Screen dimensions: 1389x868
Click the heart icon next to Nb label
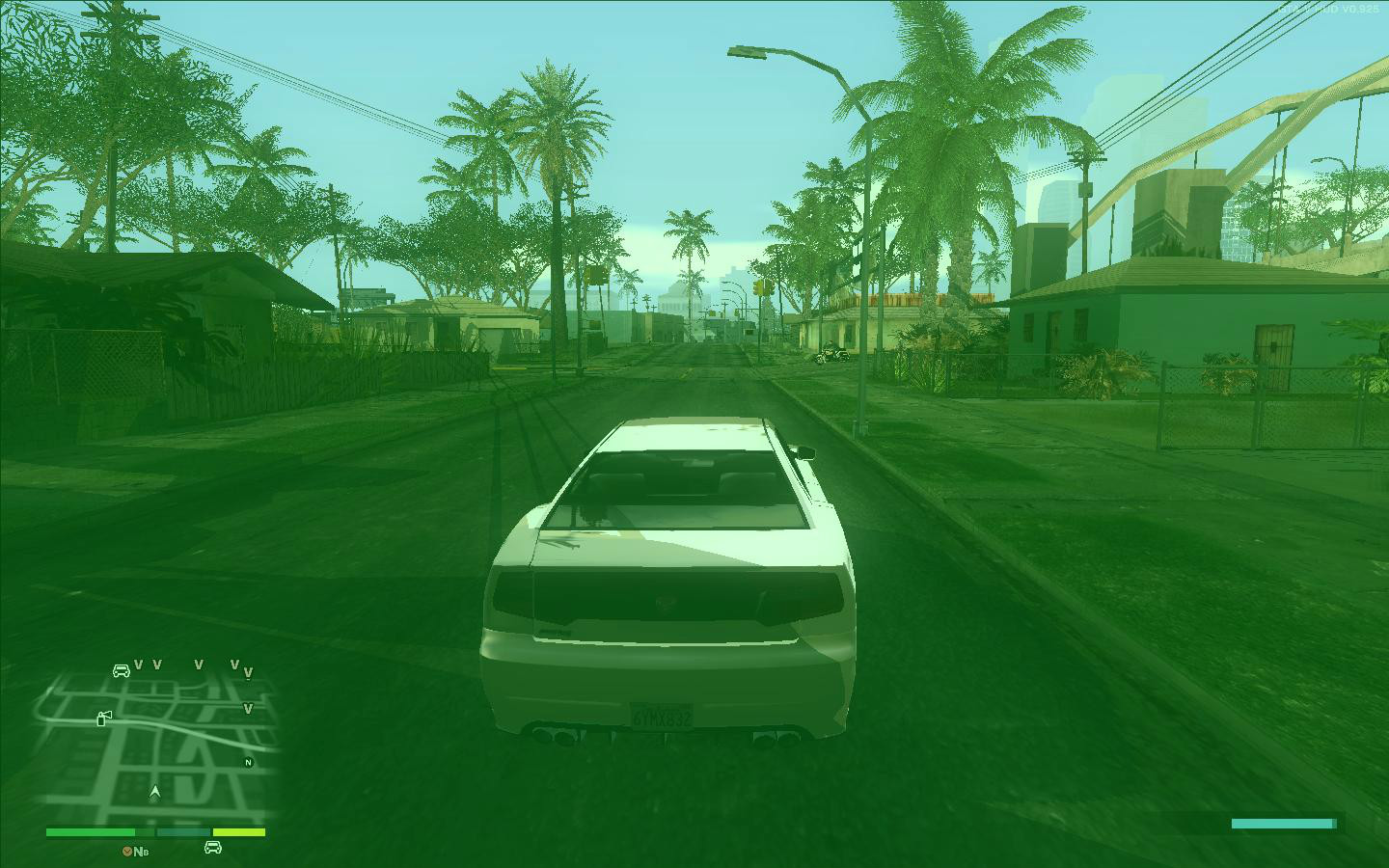[127, 850]
